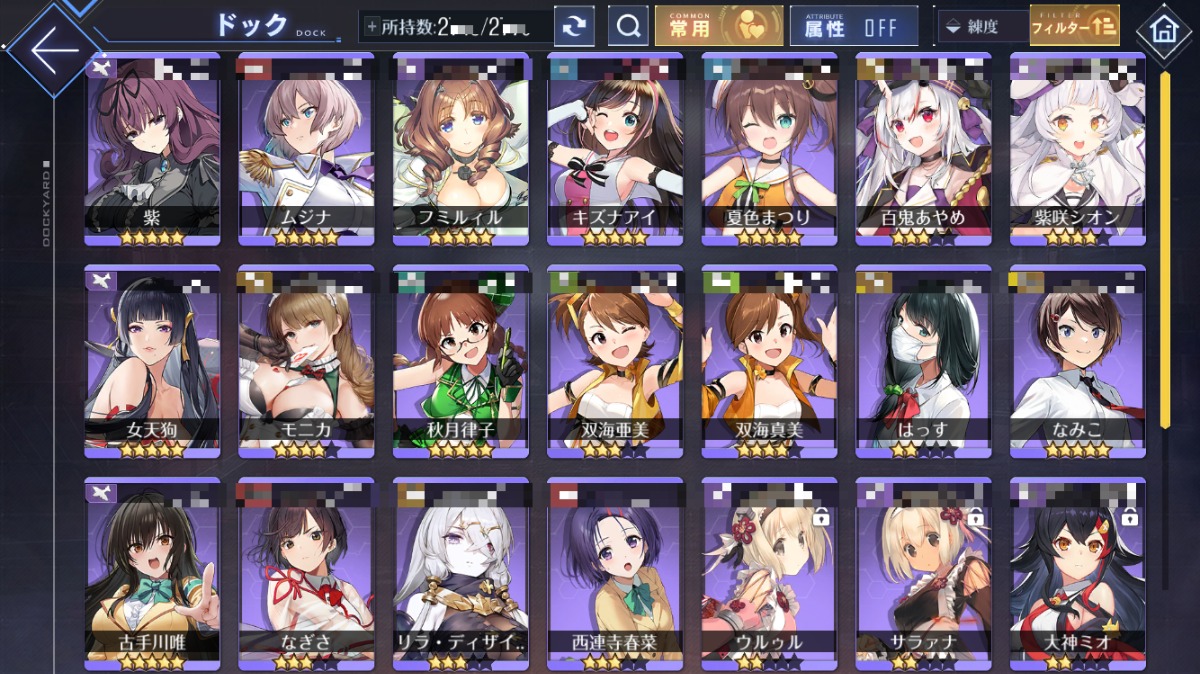This screenshot has width=1200, height=674.
Task: Pick the モニカ character card
Action: tap(305, 362)
